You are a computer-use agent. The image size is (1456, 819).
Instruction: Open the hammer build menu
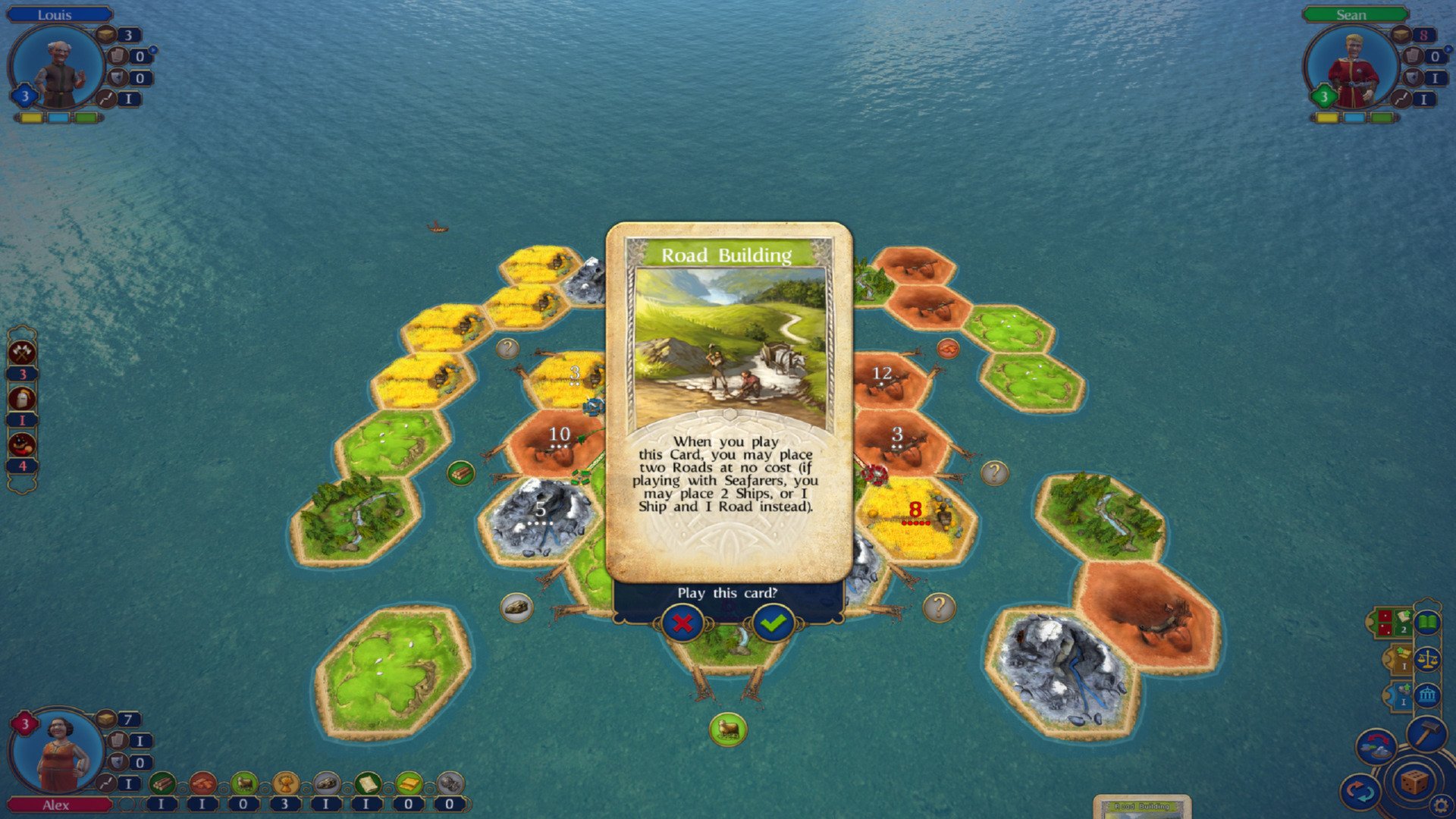1426,734
